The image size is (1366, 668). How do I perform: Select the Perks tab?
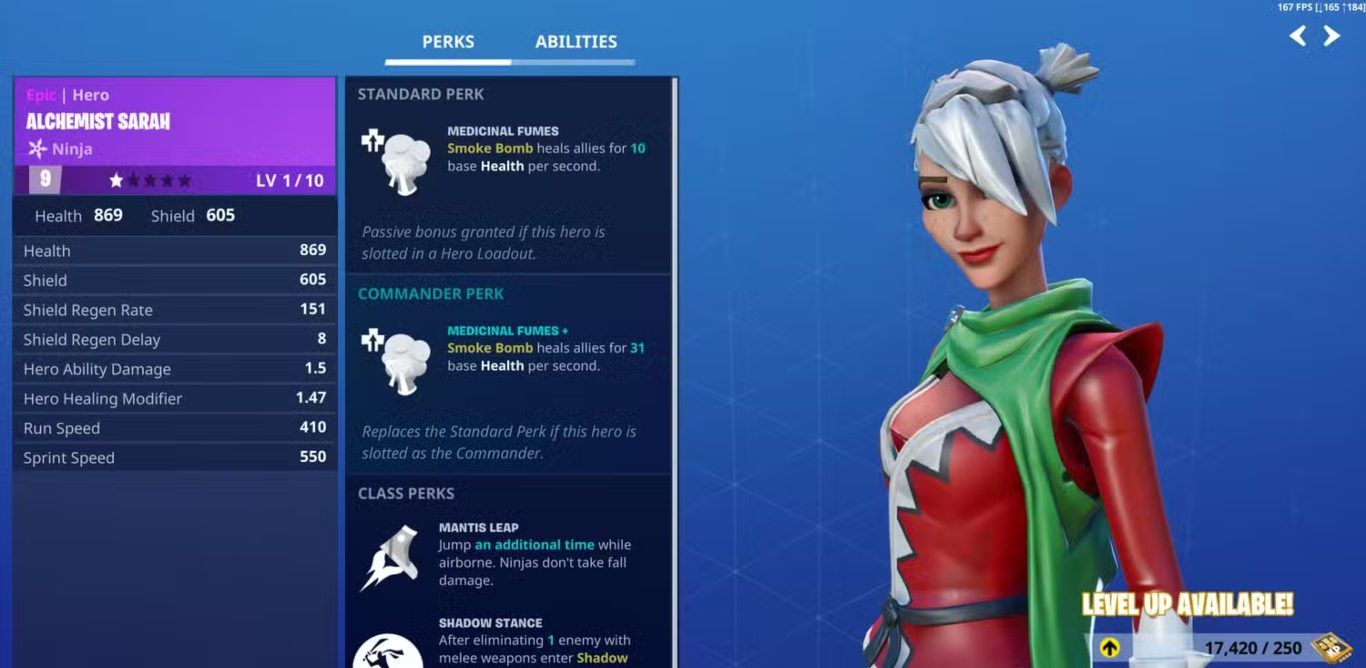(x=448, y=42)
